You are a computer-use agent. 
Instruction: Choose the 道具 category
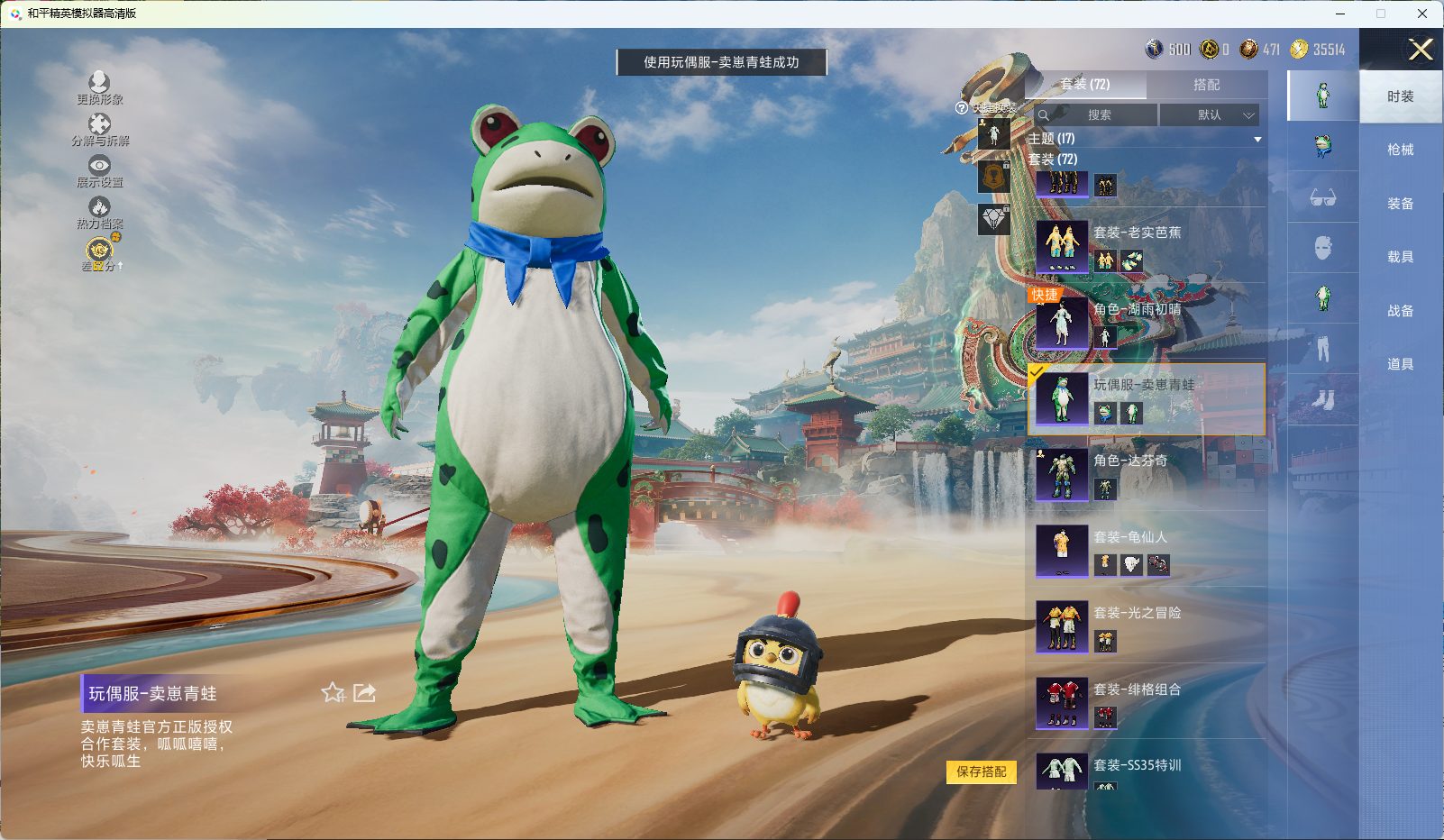click(1400, 364)
